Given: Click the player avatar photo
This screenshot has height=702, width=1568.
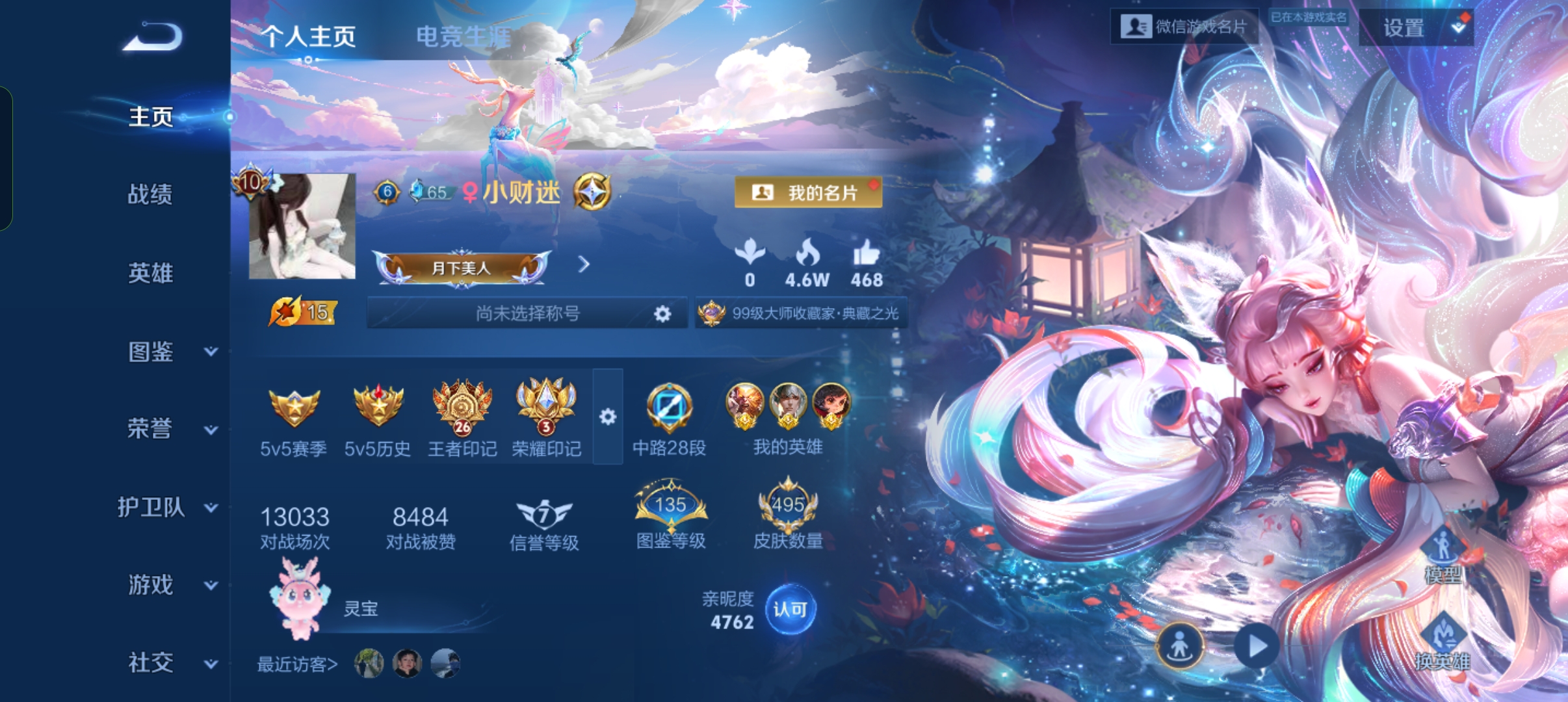Looking at the screenshot, I should pos(302,226).
